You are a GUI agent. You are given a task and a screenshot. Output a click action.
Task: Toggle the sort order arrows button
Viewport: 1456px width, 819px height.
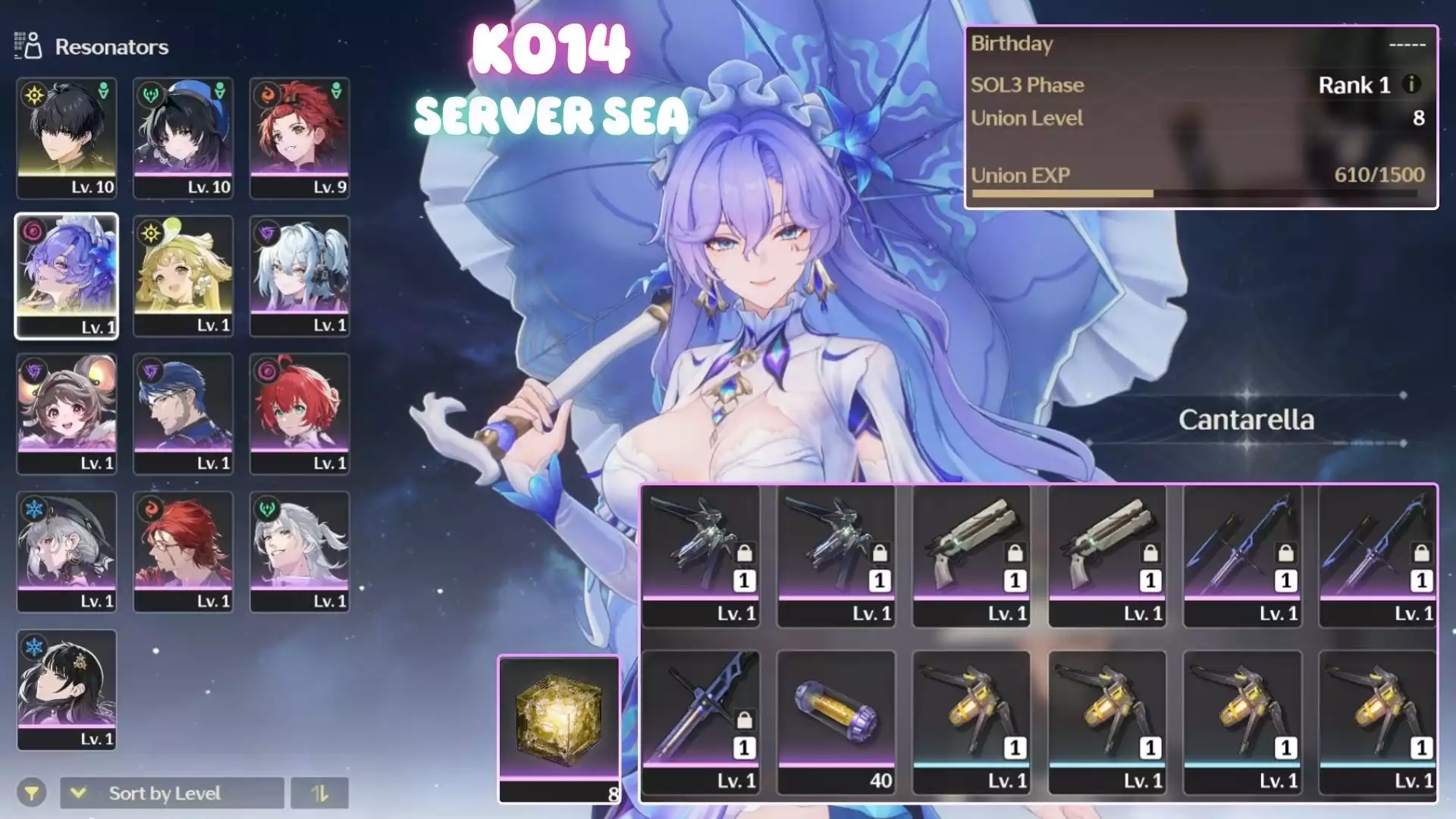point(319,793)
